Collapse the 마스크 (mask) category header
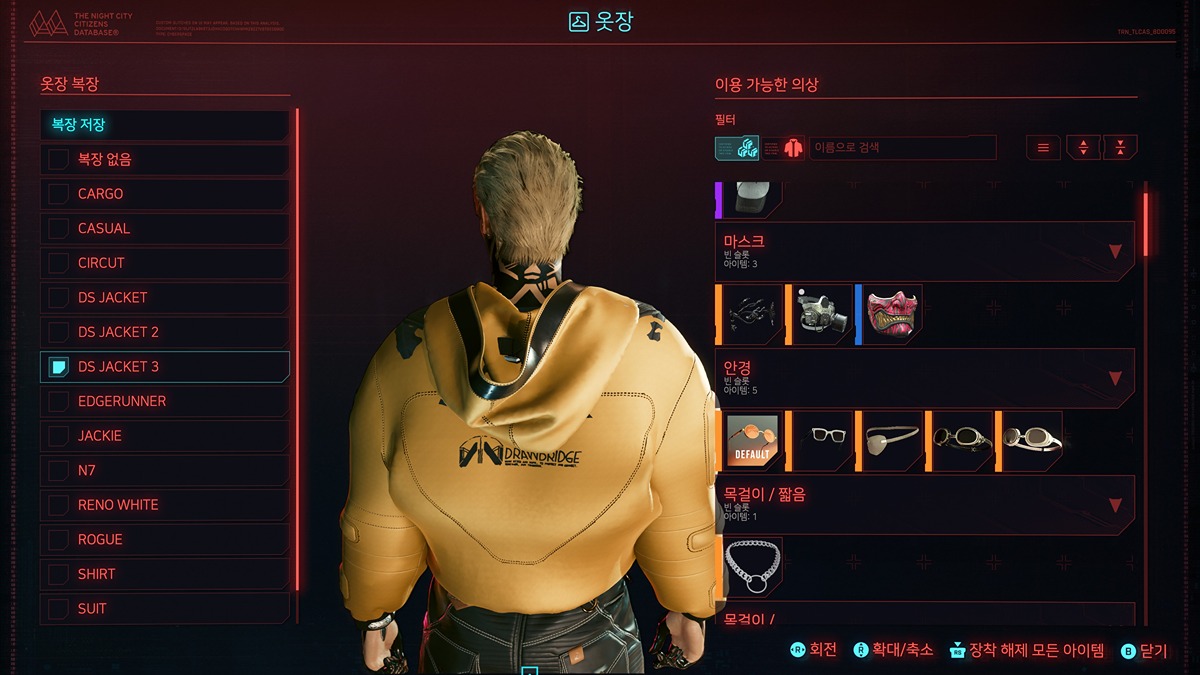Screen dimensions: 1200x675 pos(925,251)
